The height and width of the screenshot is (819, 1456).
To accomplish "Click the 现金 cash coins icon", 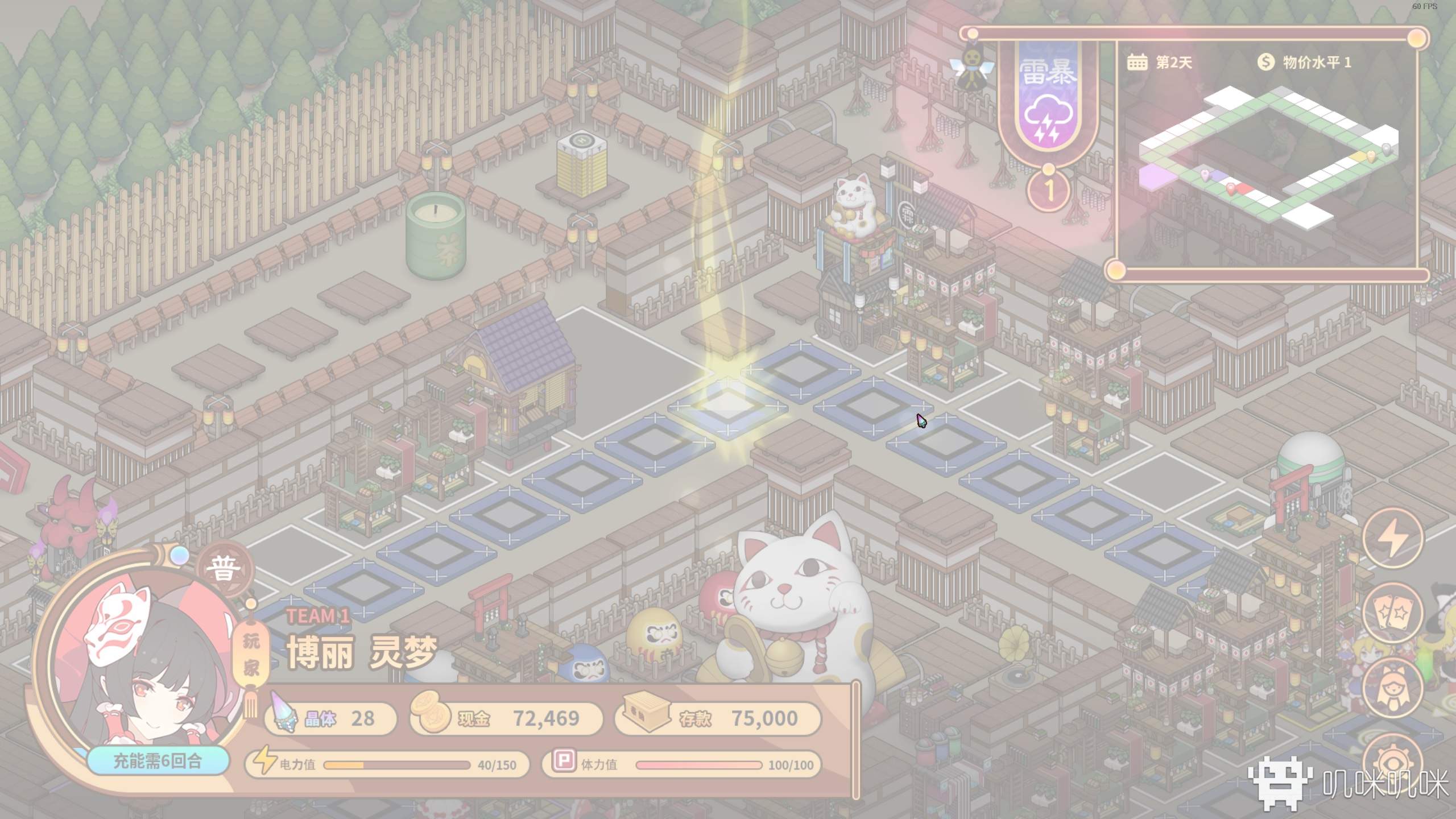I will click(x=431, y=718).
